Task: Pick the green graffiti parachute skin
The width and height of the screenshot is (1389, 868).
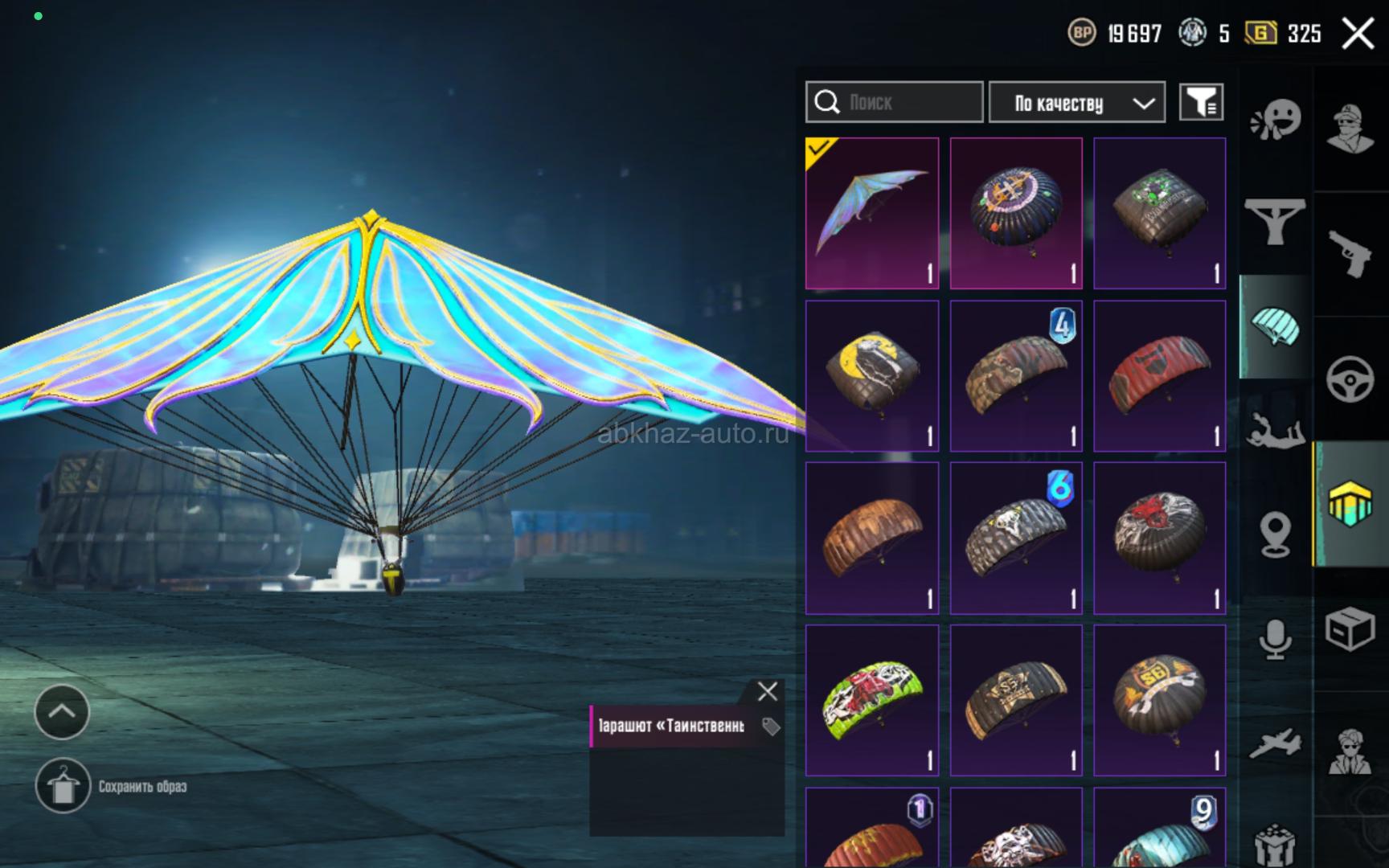Action: coord(872,700)
